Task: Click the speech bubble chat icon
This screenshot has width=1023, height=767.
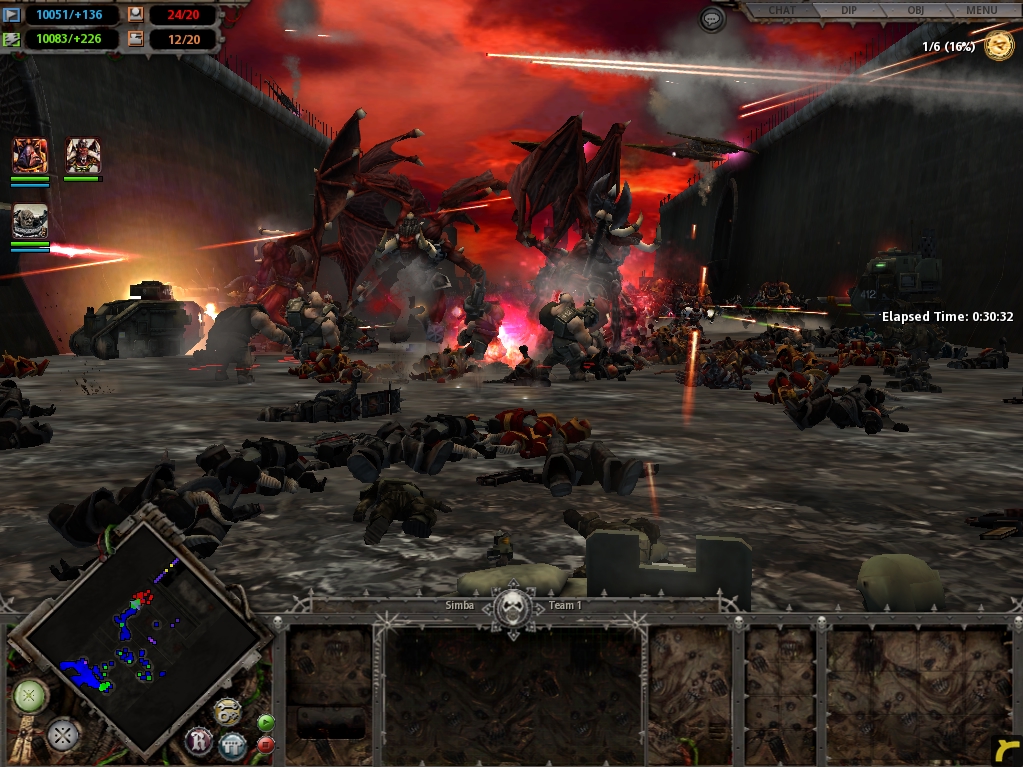Action: tap(712, 19)
